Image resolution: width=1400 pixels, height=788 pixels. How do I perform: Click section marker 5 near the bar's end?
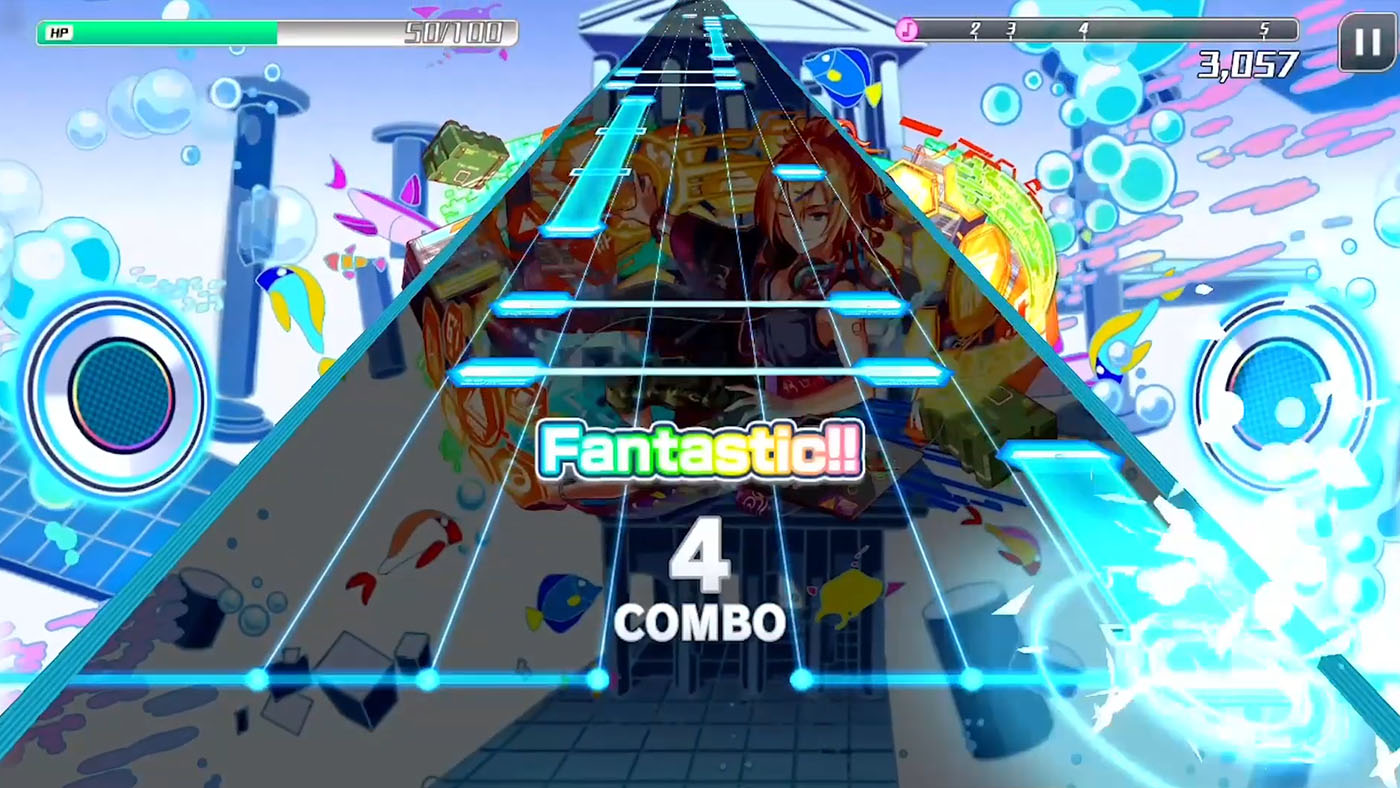coord(1264,30)
